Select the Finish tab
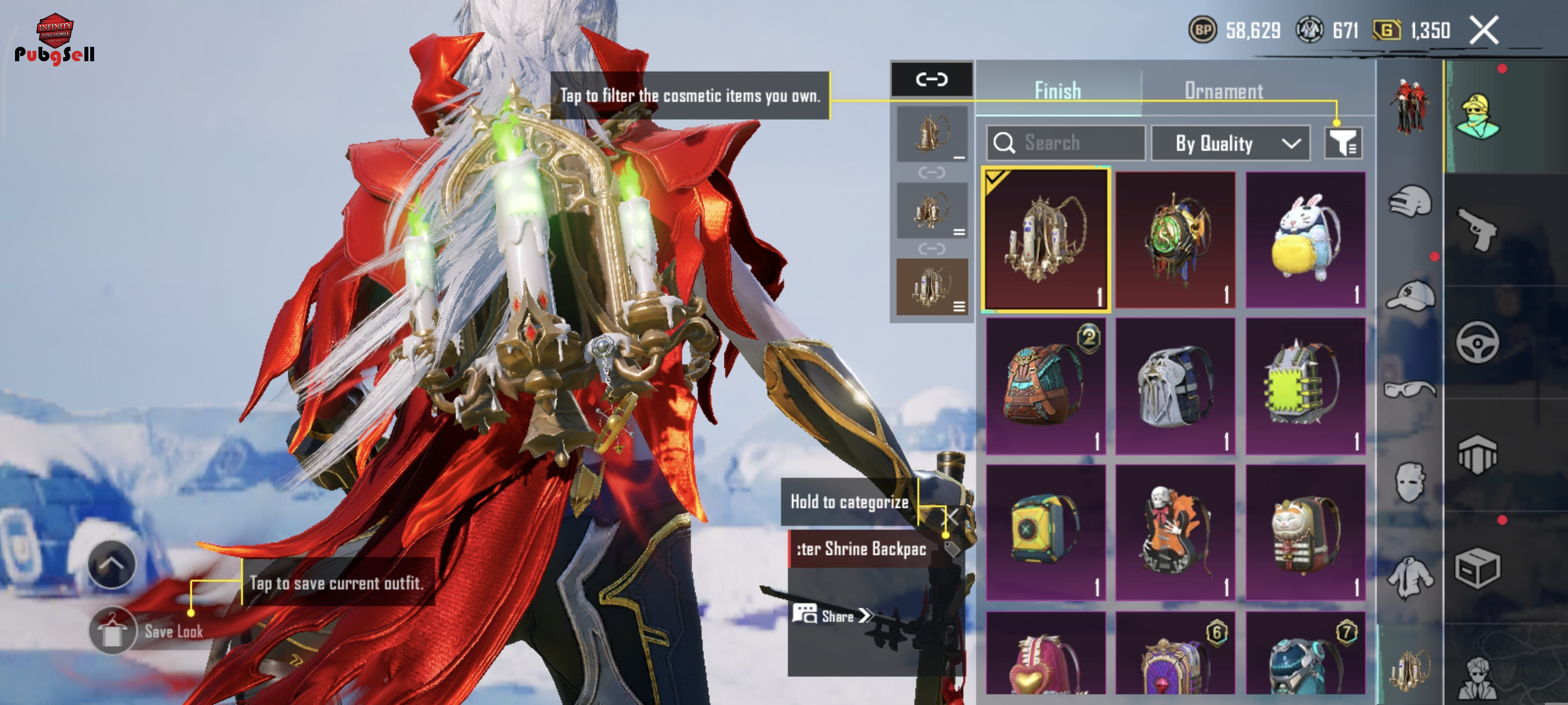Viewport: 1568px width, 705px height. [1058, 91]
